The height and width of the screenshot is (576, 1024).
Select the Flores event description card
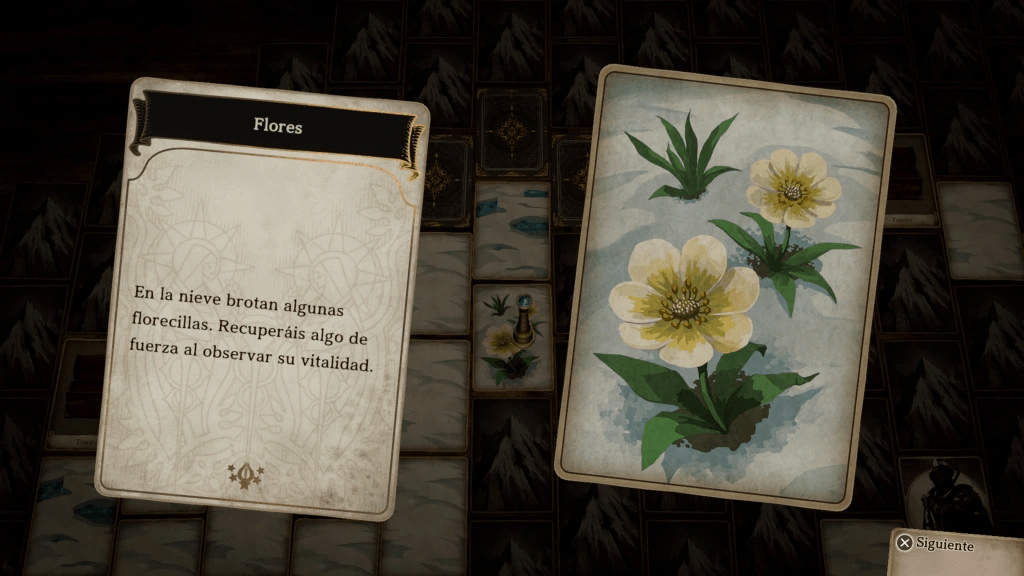coord(262,298)
